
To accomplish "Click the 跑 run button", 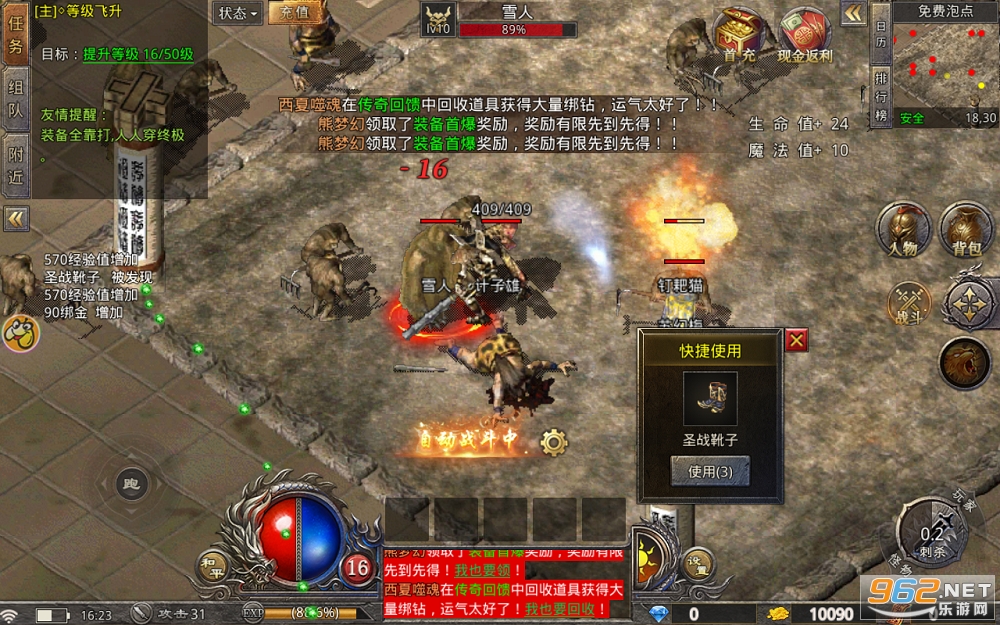I will point(132,485).
